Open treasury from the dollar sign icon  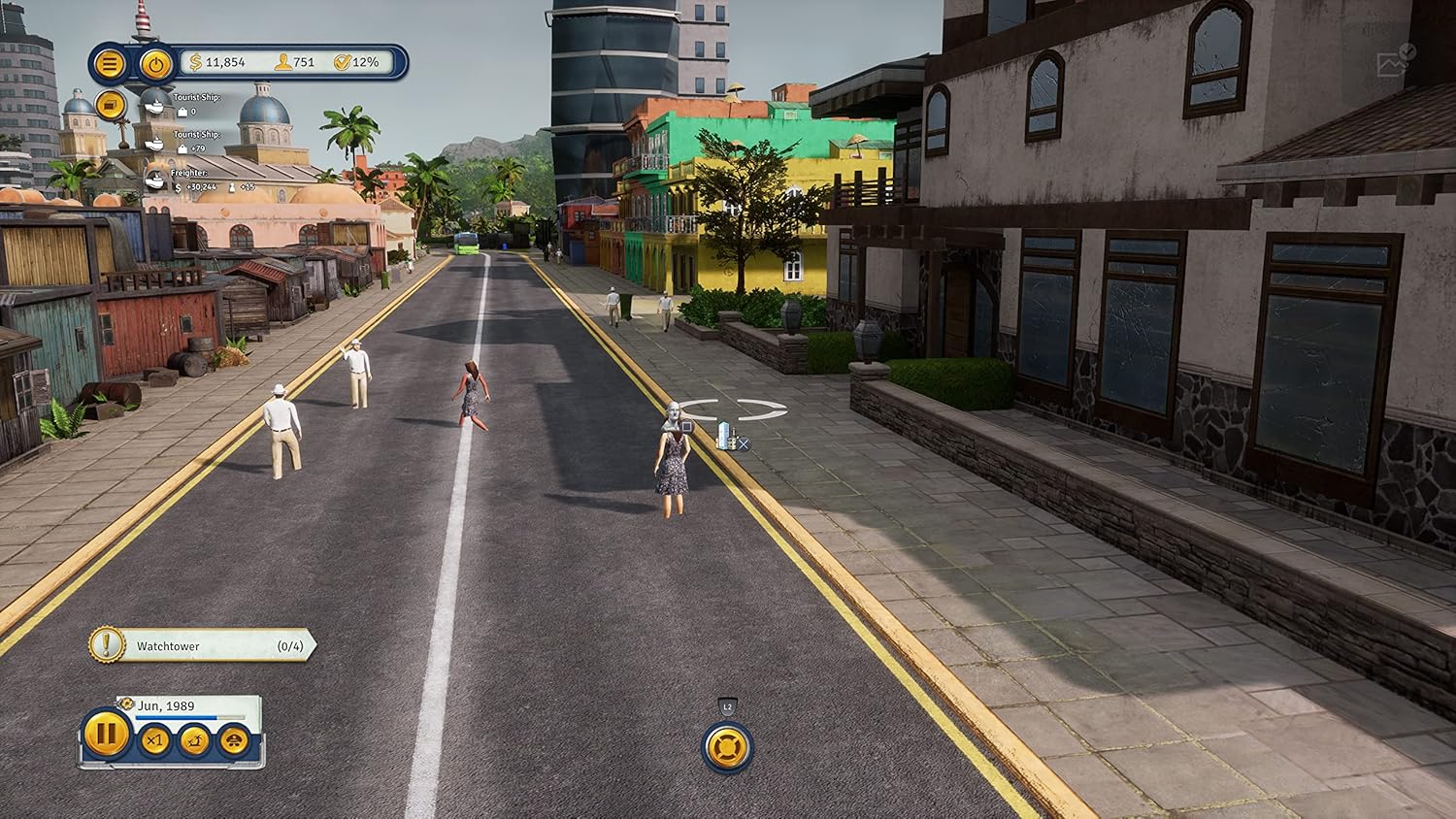click(x=195, y=62)
